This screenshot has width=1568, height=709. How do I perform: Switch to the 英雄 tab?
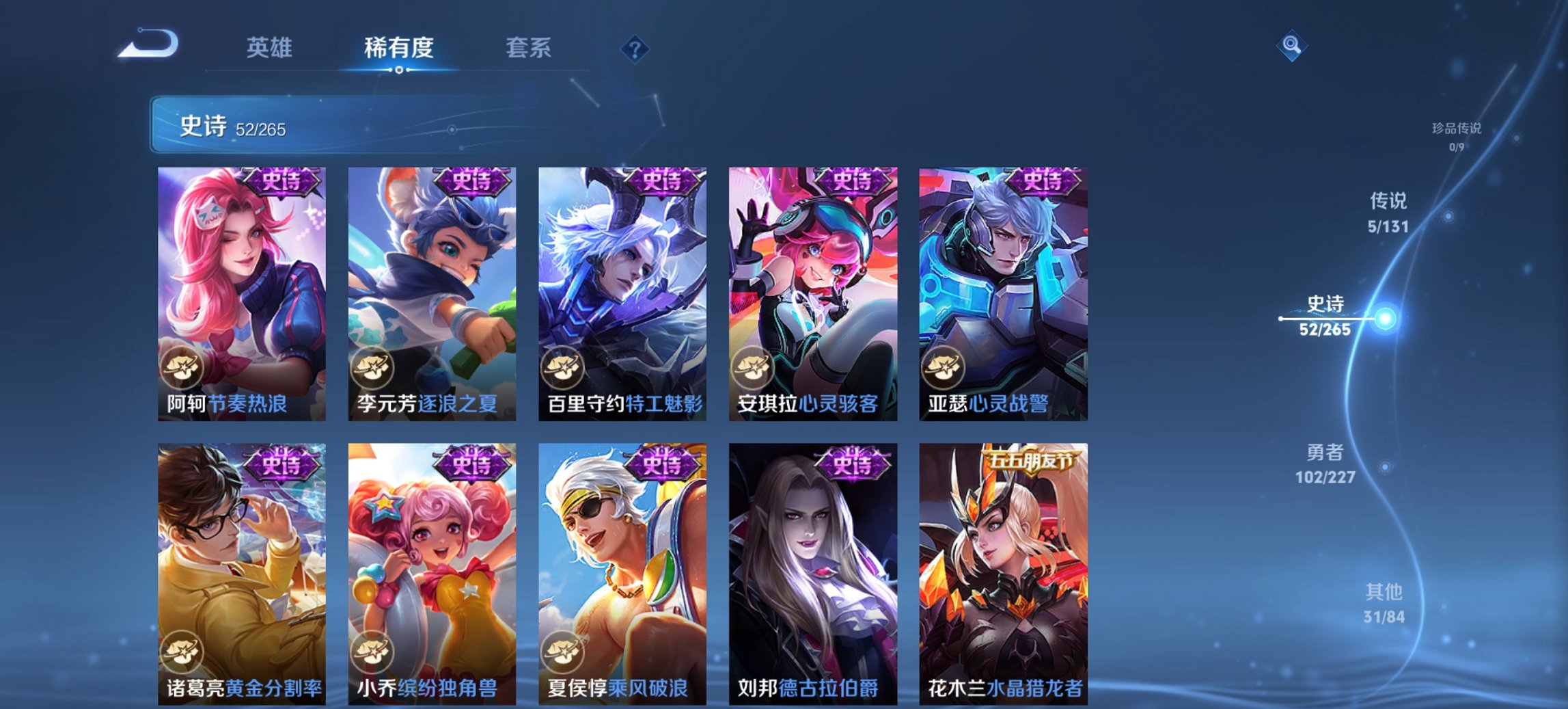click(270, 48)
